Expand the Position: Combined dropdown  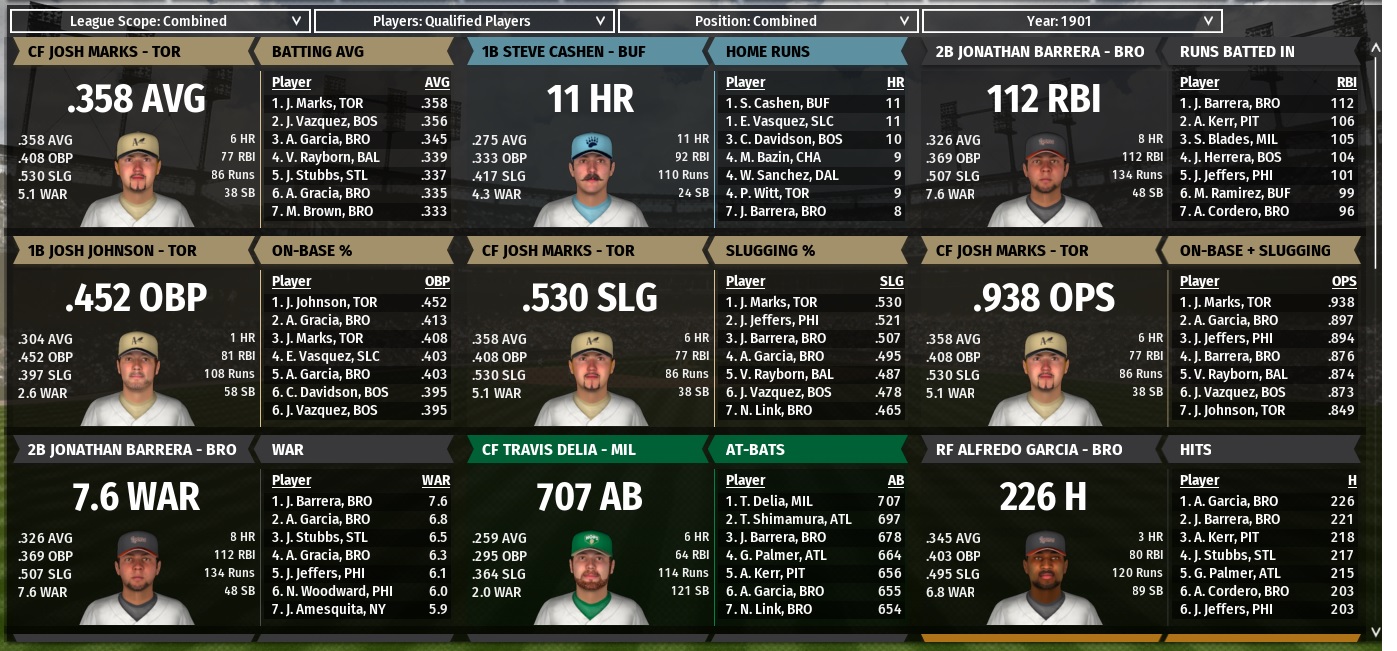[x=767, y=21]
